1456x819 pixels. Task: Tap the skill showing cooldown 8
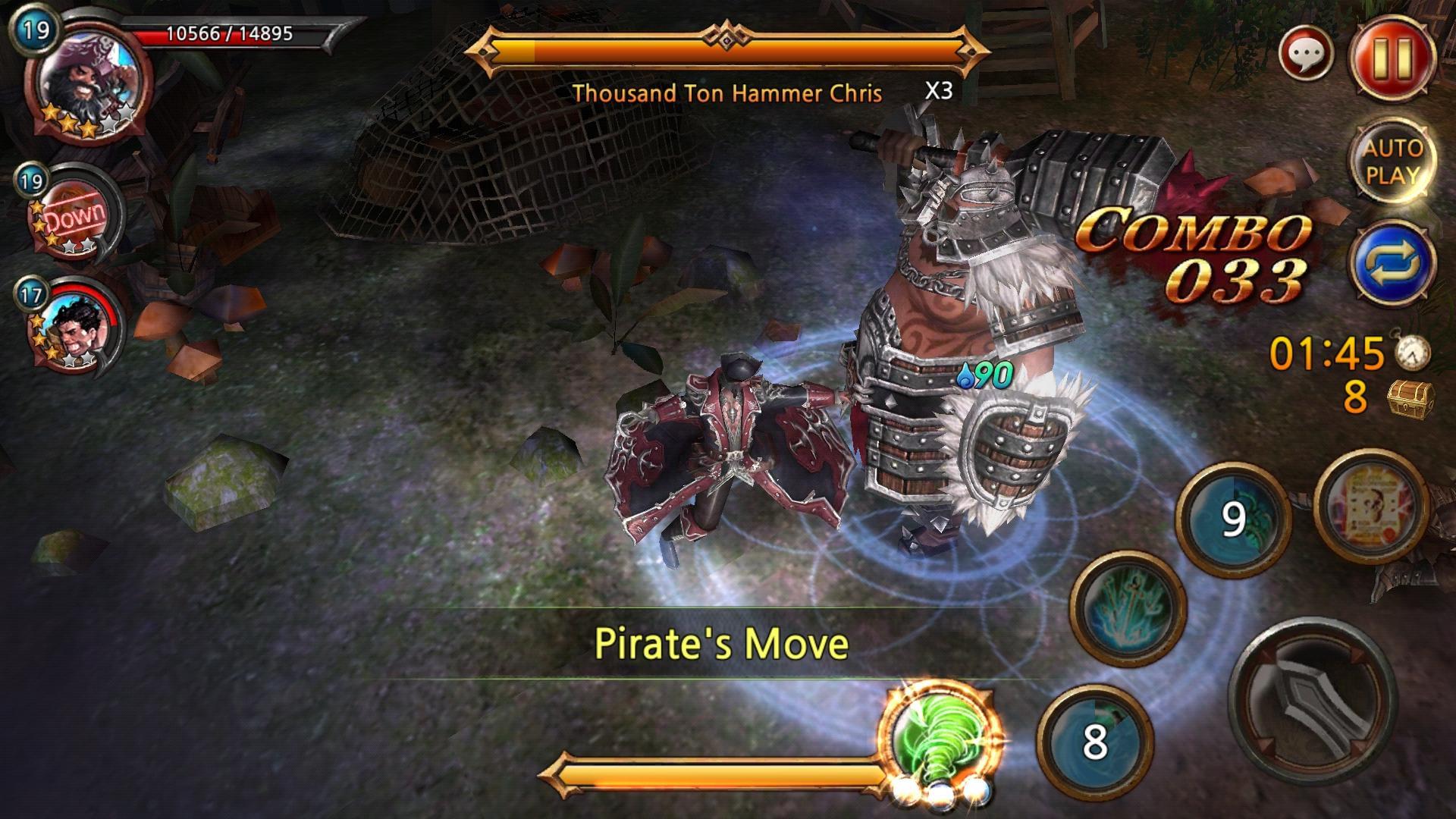[x=1094, y=741]
